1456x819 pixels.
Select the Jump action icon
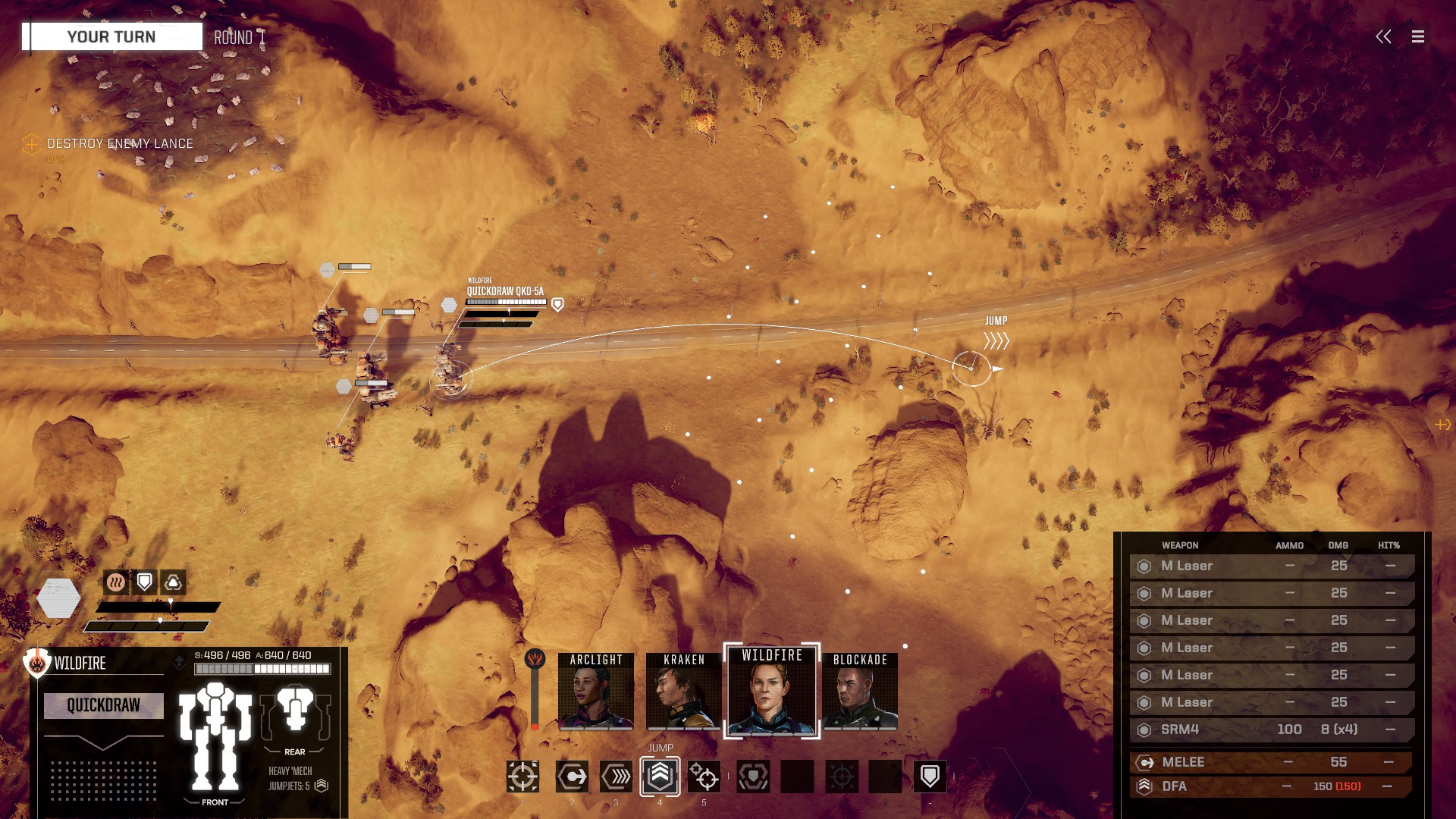point(660,776)
